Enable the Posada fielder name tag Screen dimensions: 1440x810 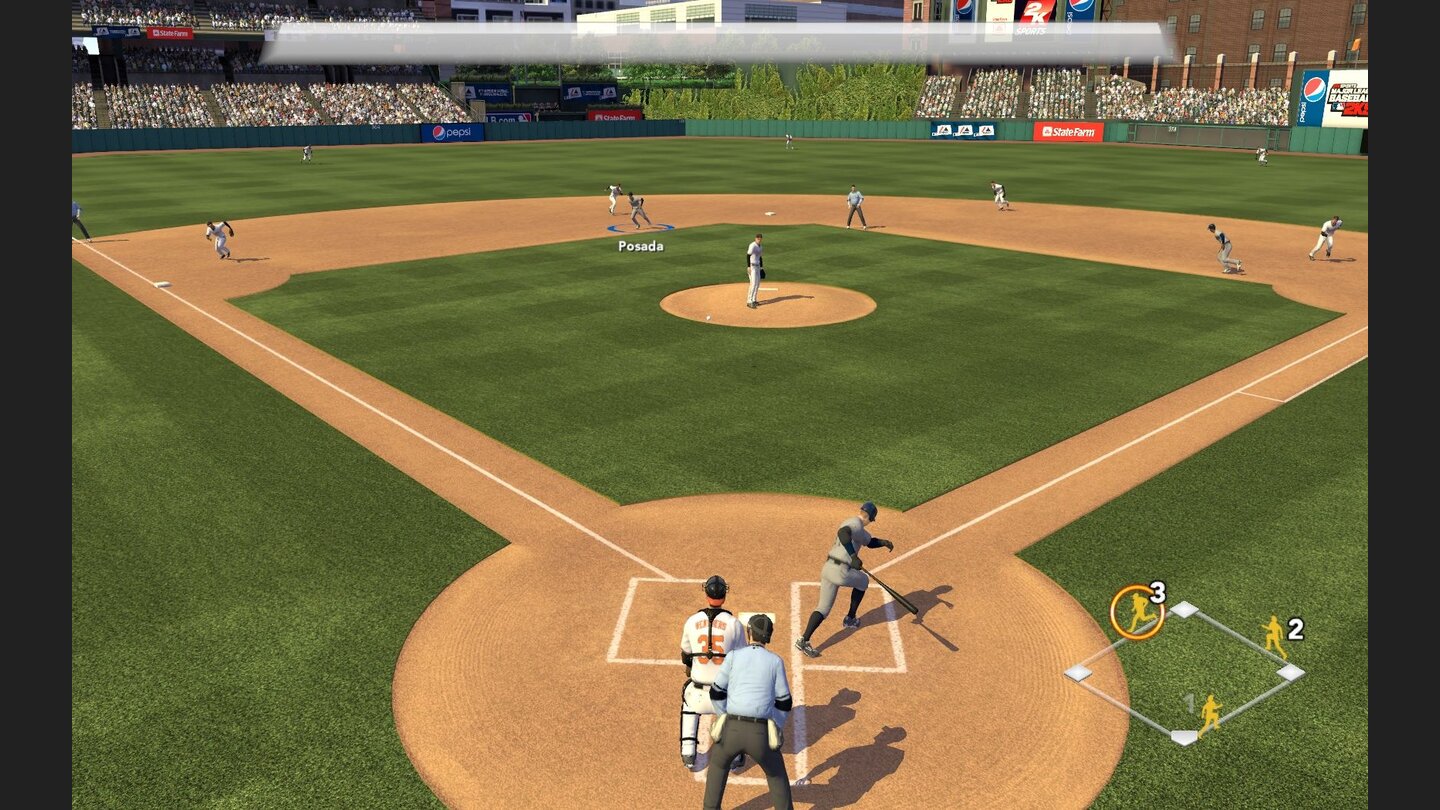pyautogui.click(x=639, y=245)
